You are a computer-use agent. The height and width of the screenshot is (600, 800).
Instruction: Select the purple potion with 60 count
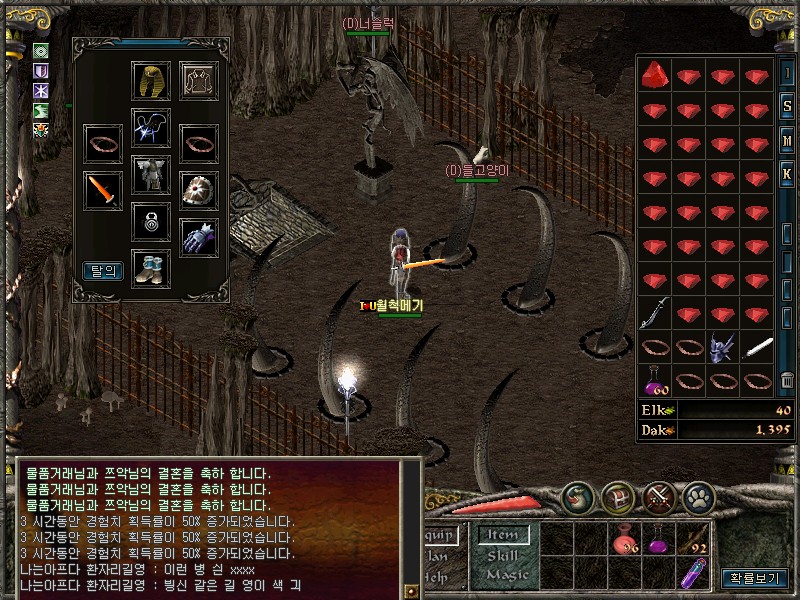(x=655, y=380)
